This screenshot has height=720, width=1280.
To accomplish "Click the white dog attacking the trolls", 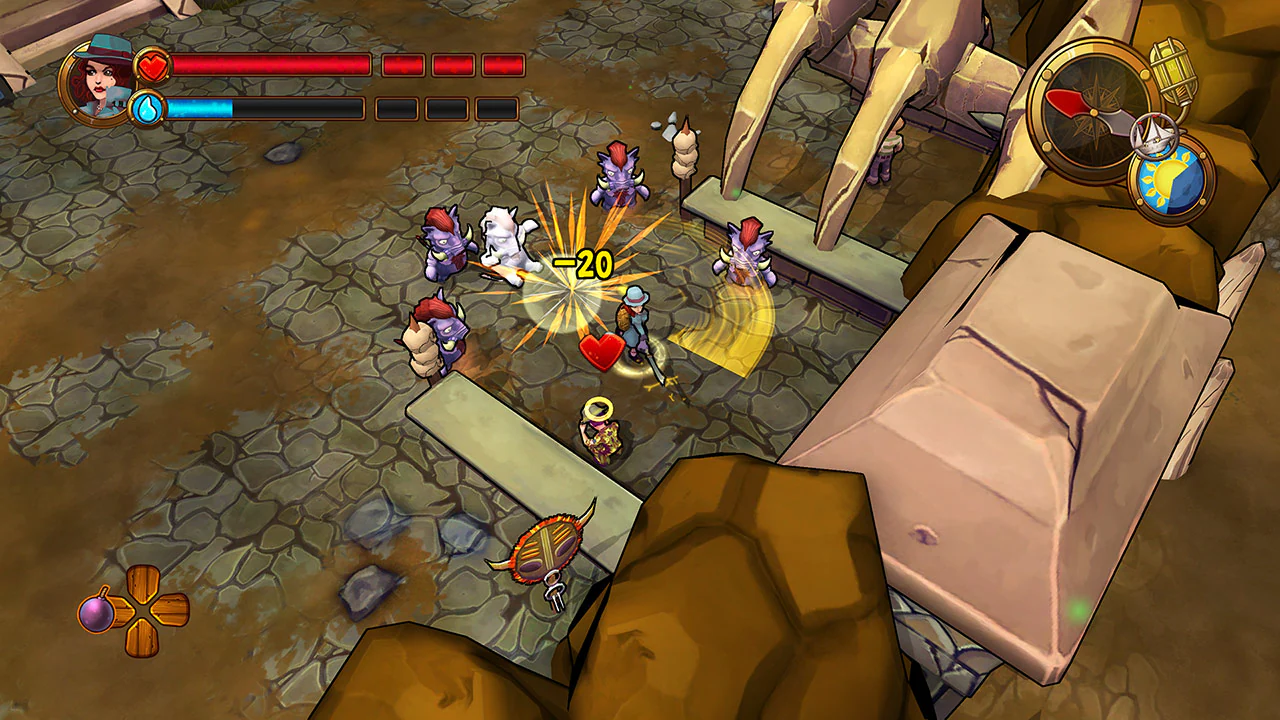I will tap(510, 240).
